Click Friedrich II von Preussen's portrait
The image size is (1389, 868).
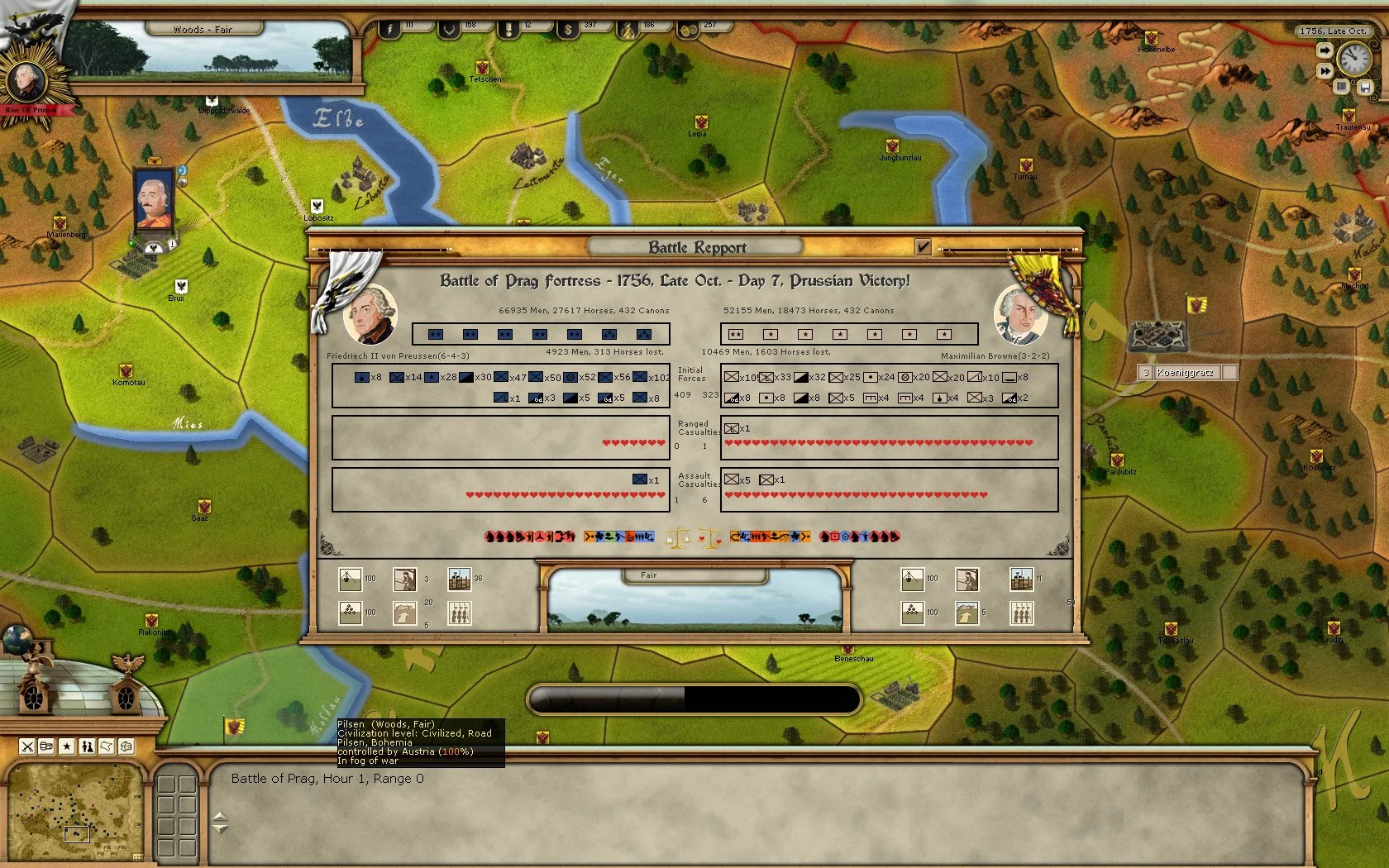point(369,312)
